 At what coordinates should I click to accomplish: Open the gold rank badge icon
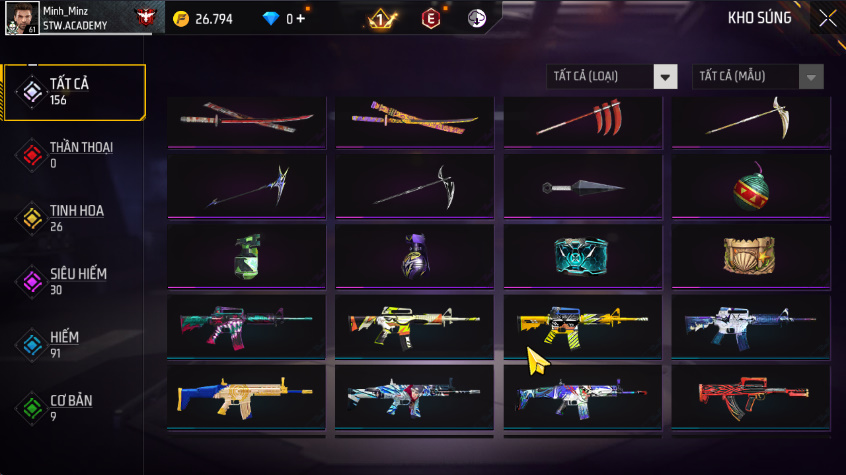pyautogui.click(x=380, y=19)
